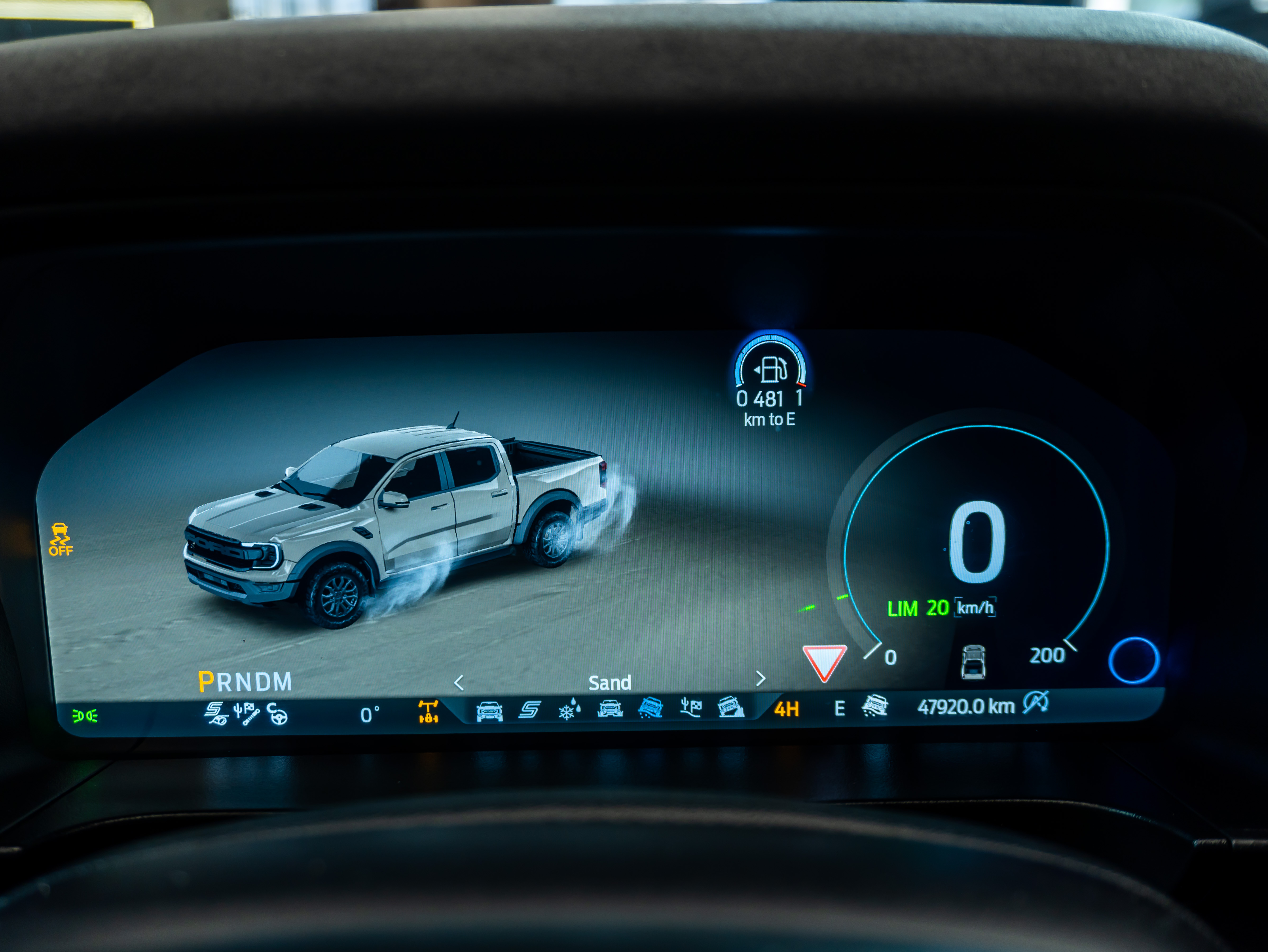Toggle the traction control OFF icon

click(x=60, y=539)
